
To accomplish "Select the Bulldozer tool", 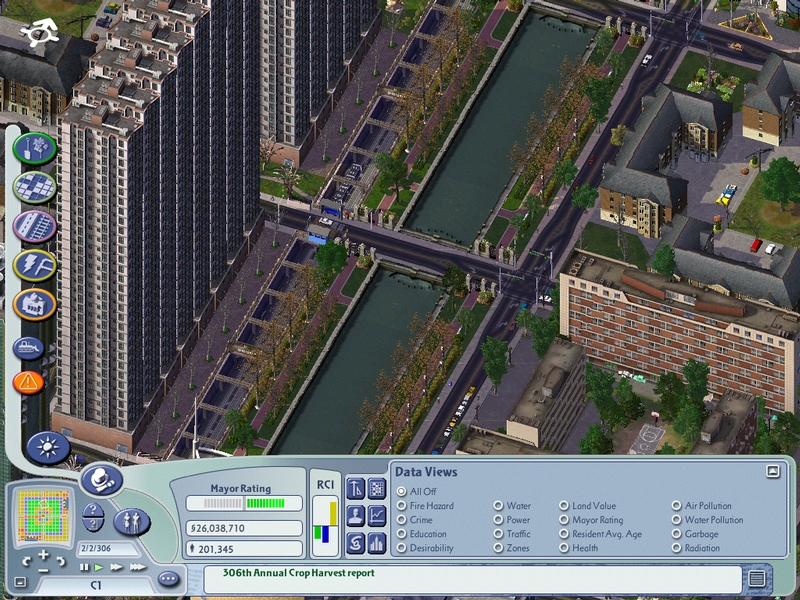I will (29, 348).
